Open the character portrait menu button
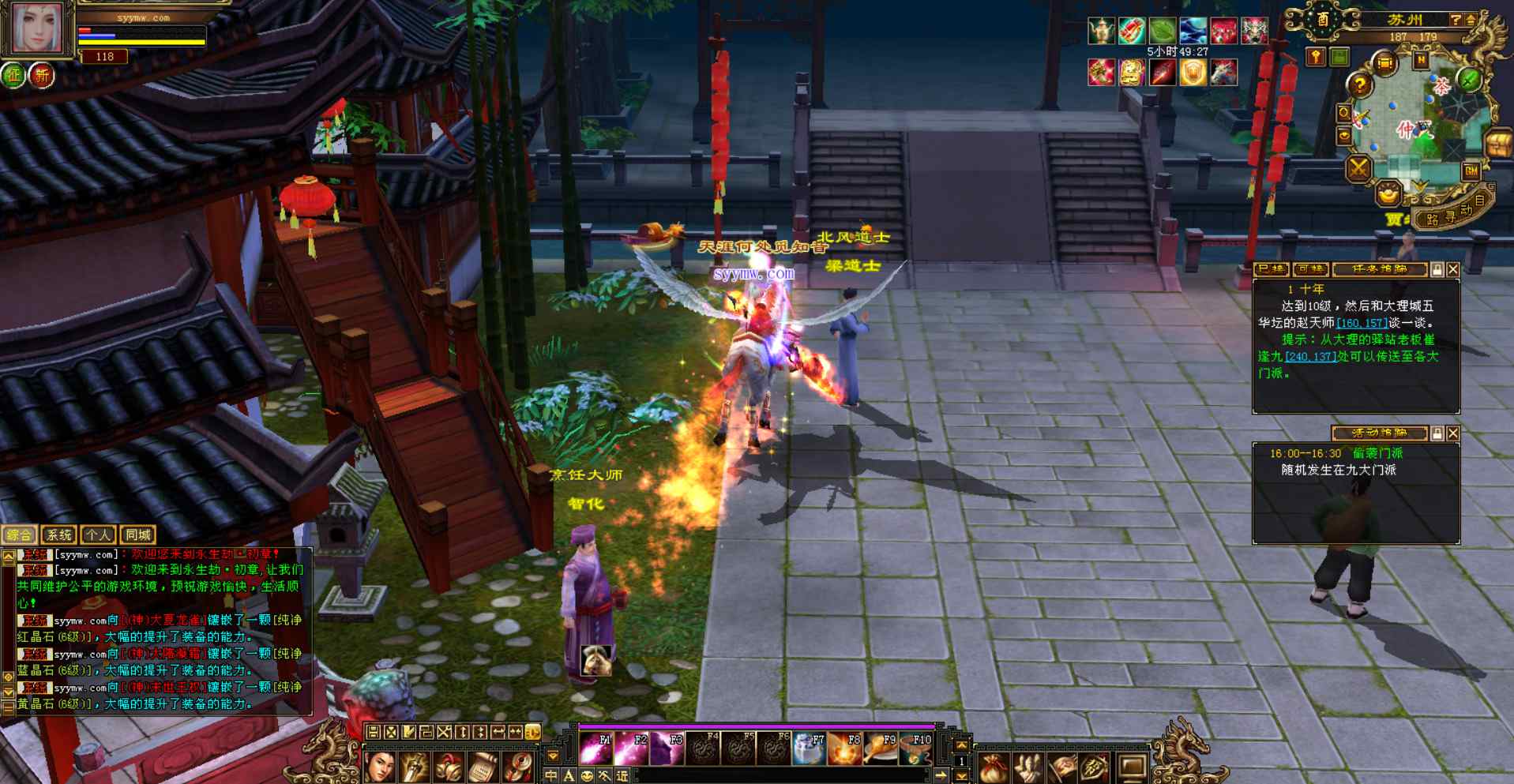Image resolution: width=1514 pixels, height=784 pixels. click(x=380, y=767)
